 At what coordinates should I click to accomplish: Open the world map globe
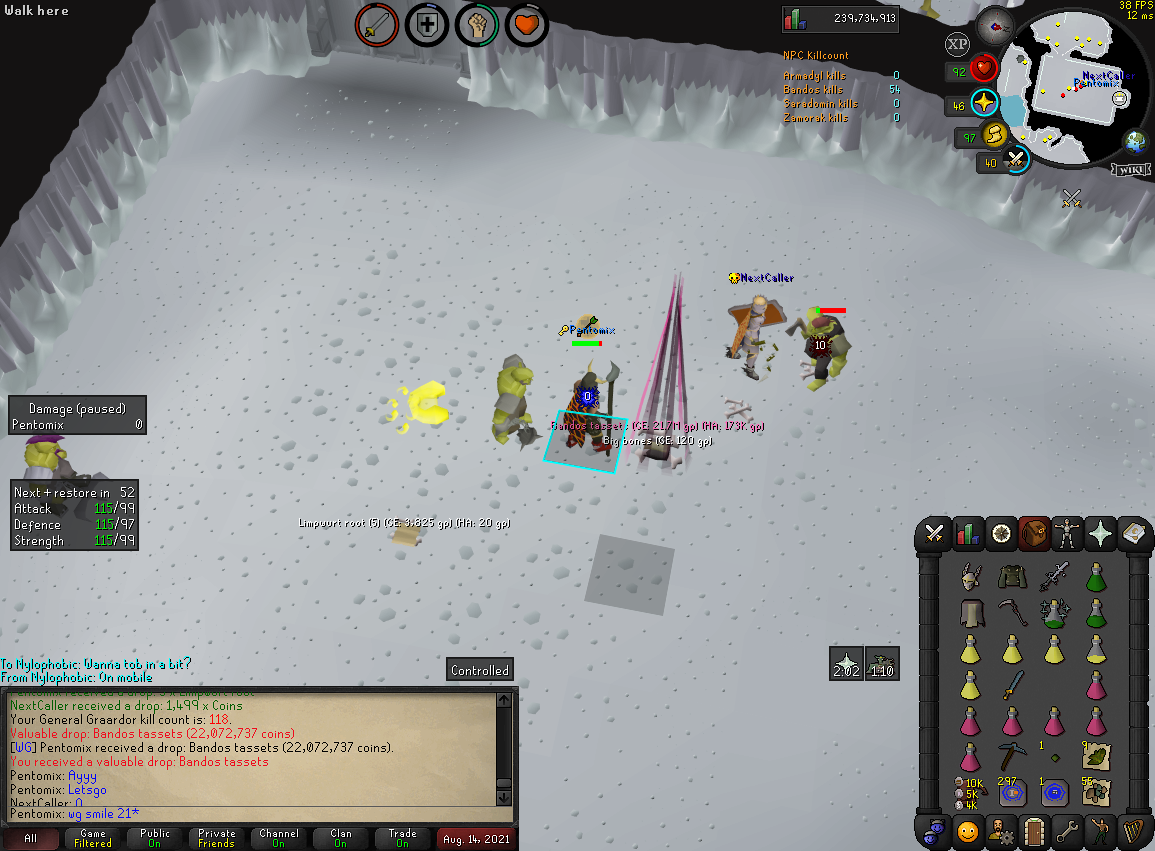[1135, 140]
